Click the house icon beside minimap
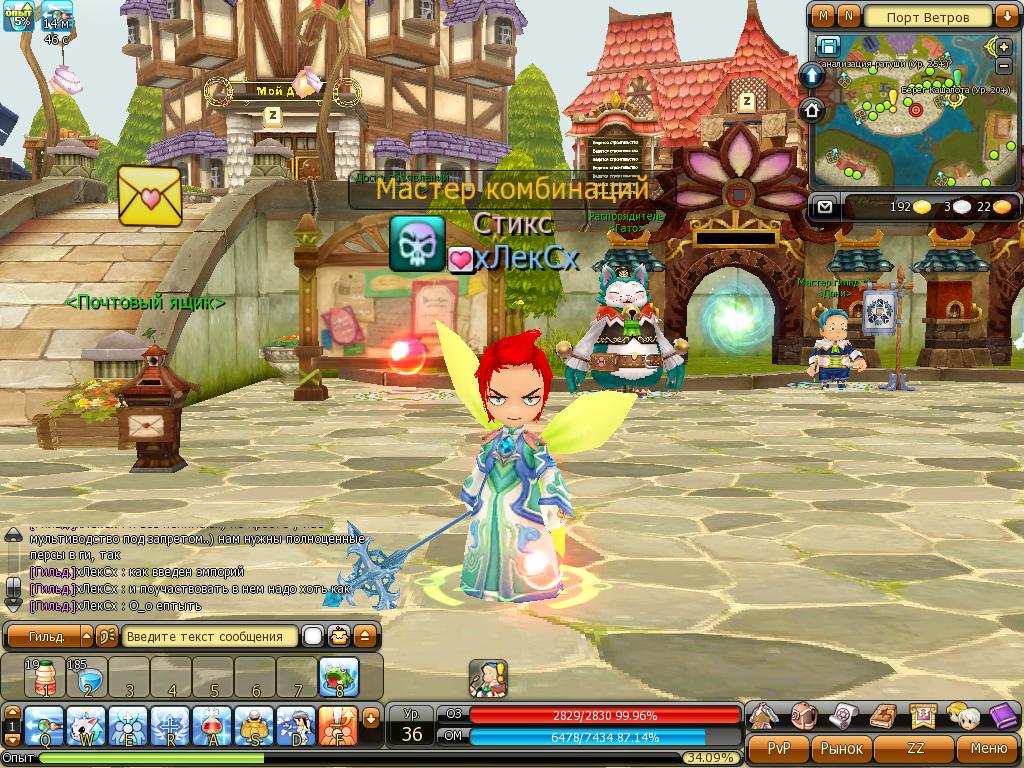 pyautogui.click(x=812, y=108)
